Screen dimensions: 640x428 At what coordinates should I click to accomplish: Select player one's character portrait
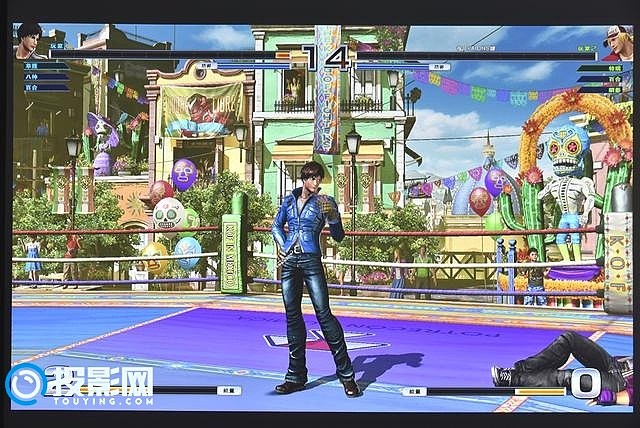click(x=29, y=39)
